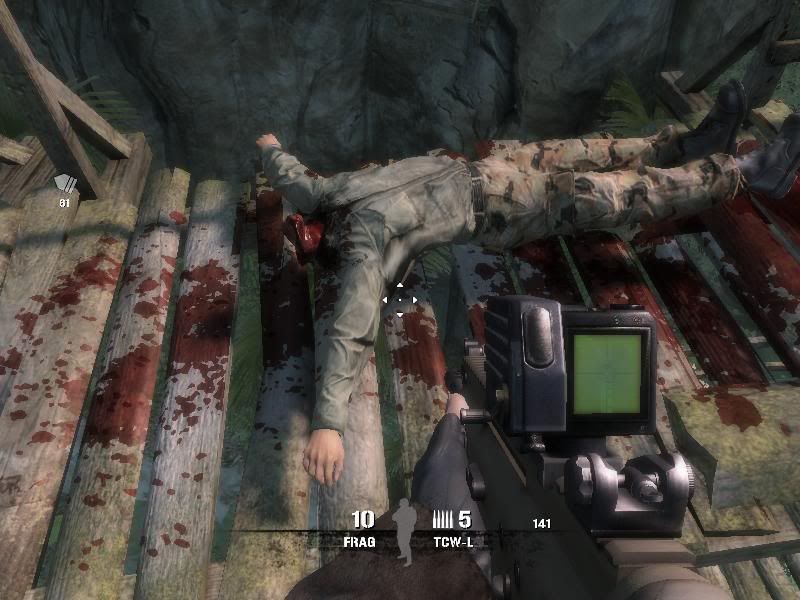Choose the FRAG grenade indicator
This screenshot has width=800, height=600.
click(362, 539)
